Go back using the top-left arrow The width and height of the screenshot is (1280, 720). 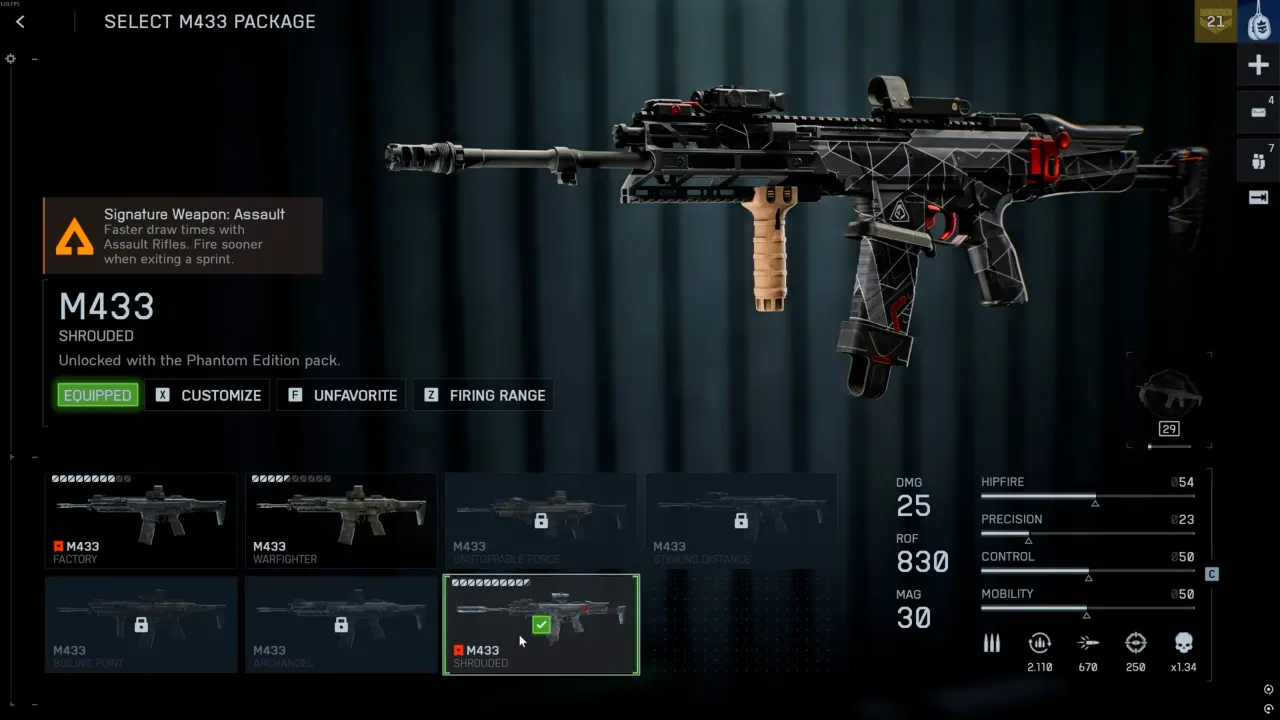20,22
